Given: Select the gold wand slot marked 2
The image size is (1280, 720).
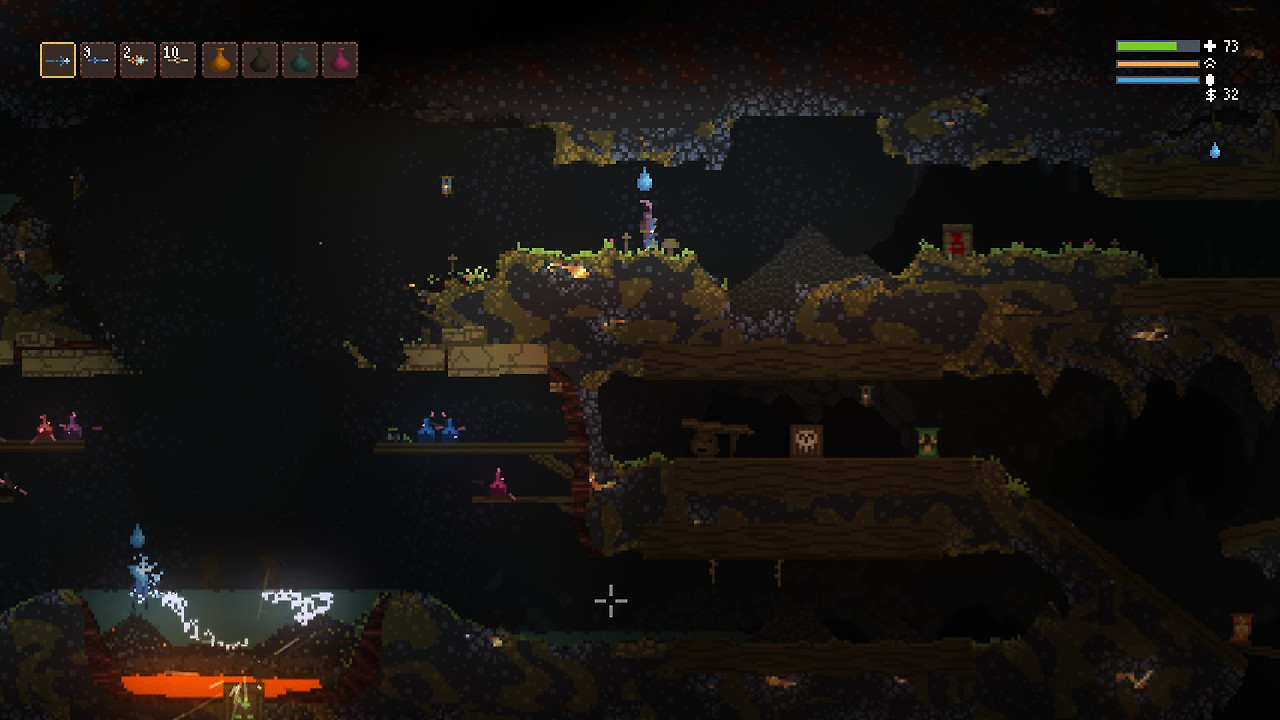Looking at the screenshot, I should (x=138, y=60).
